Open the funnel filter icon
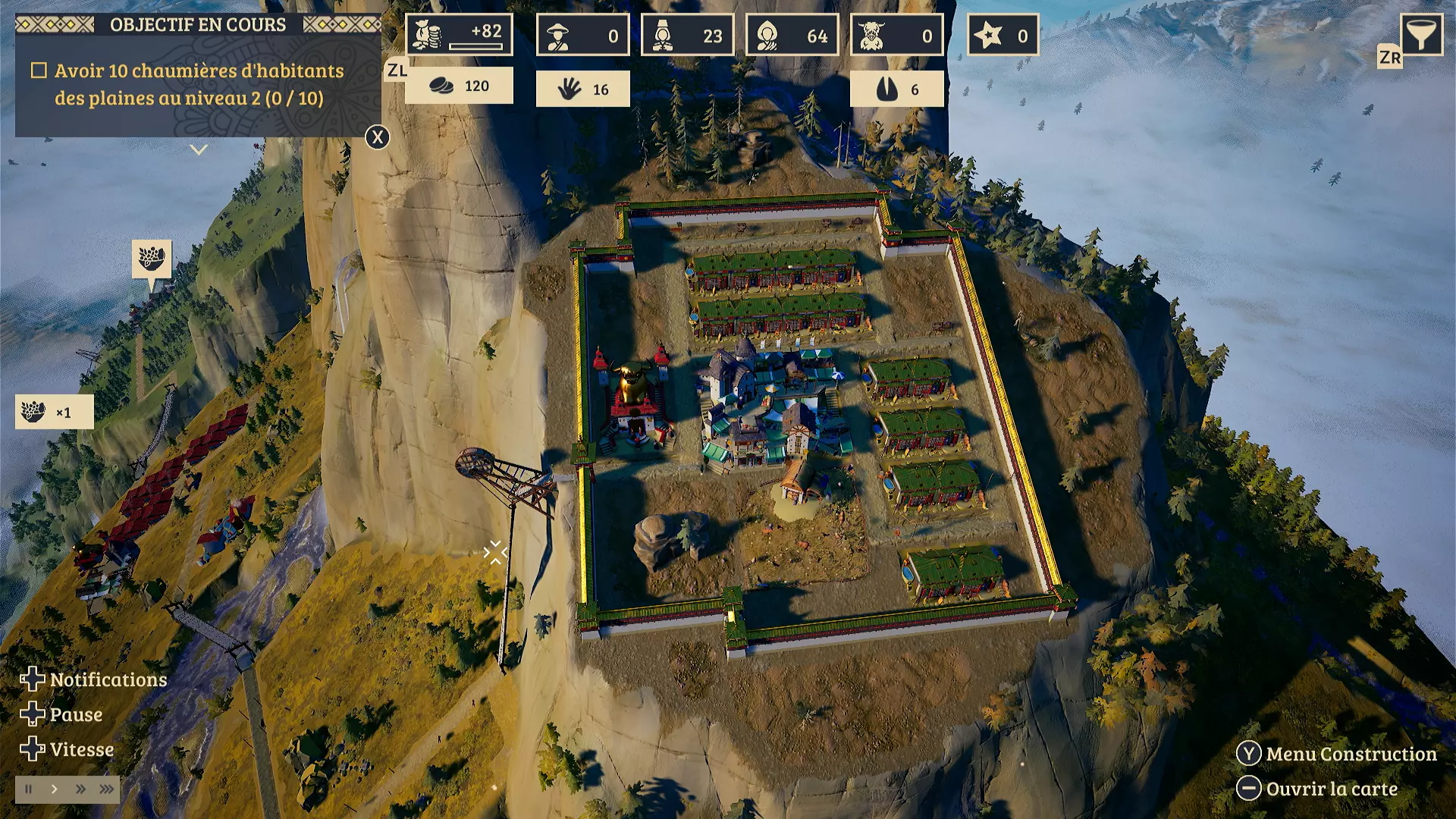Image resolution: width=1456 pixels, height=819 pixels. pyautogui.click(x=1420, y=34)
